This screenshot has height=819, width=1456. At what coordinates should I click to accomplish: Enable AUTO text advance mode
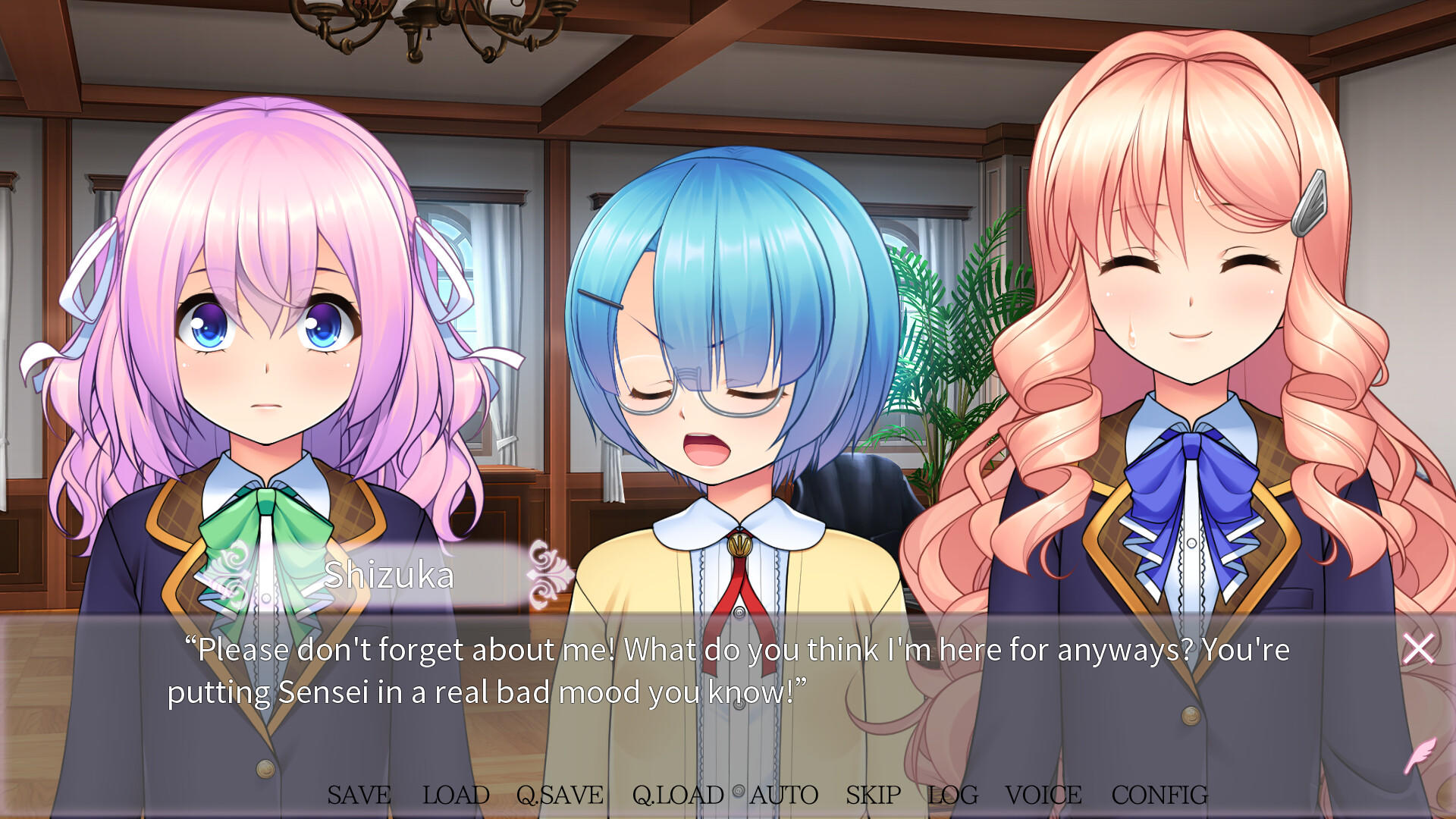pyautogui.click(x=784, y=795)
